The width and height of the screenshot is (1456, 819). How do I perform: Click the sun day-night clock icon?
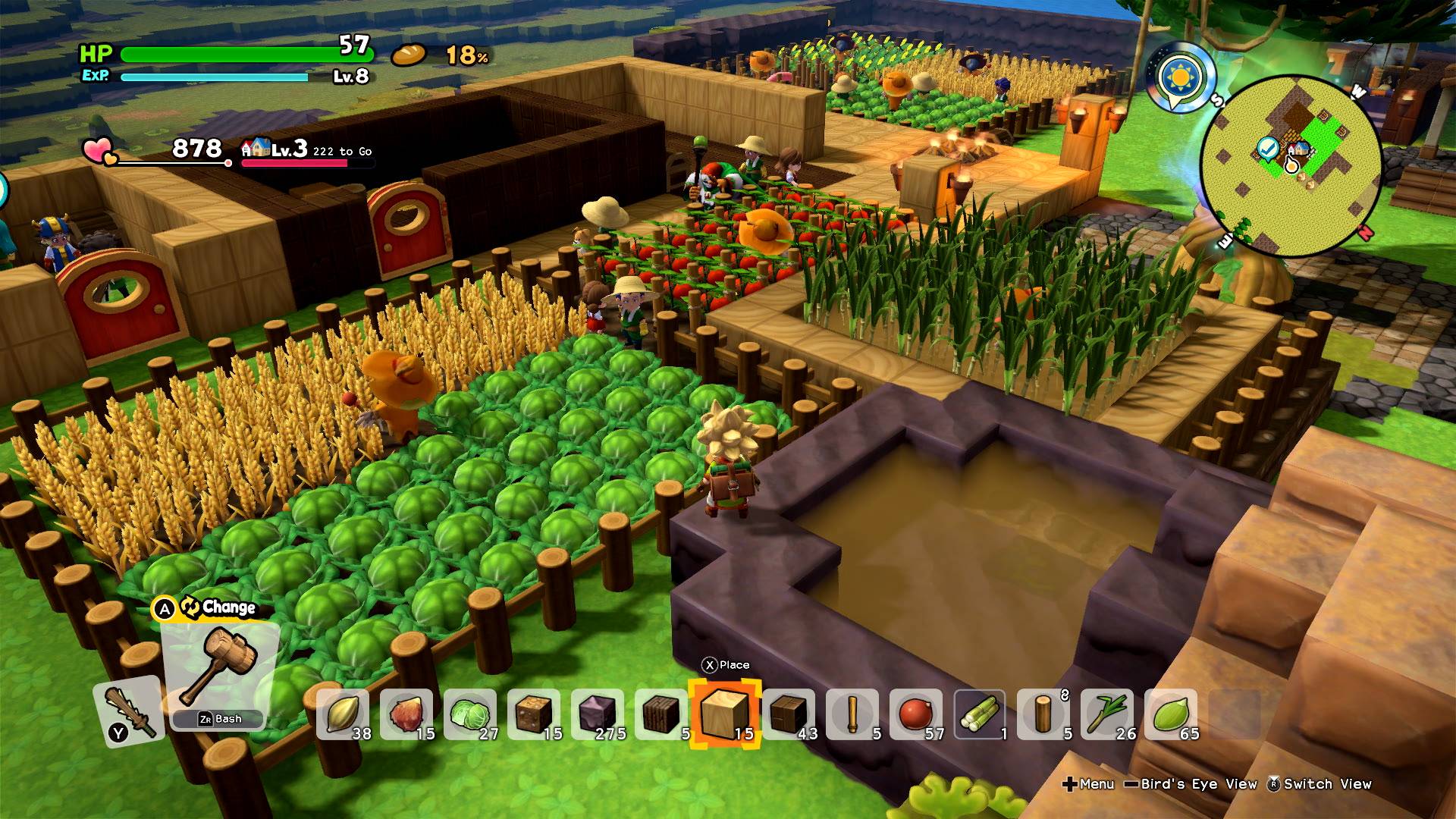coord(1181,77)
